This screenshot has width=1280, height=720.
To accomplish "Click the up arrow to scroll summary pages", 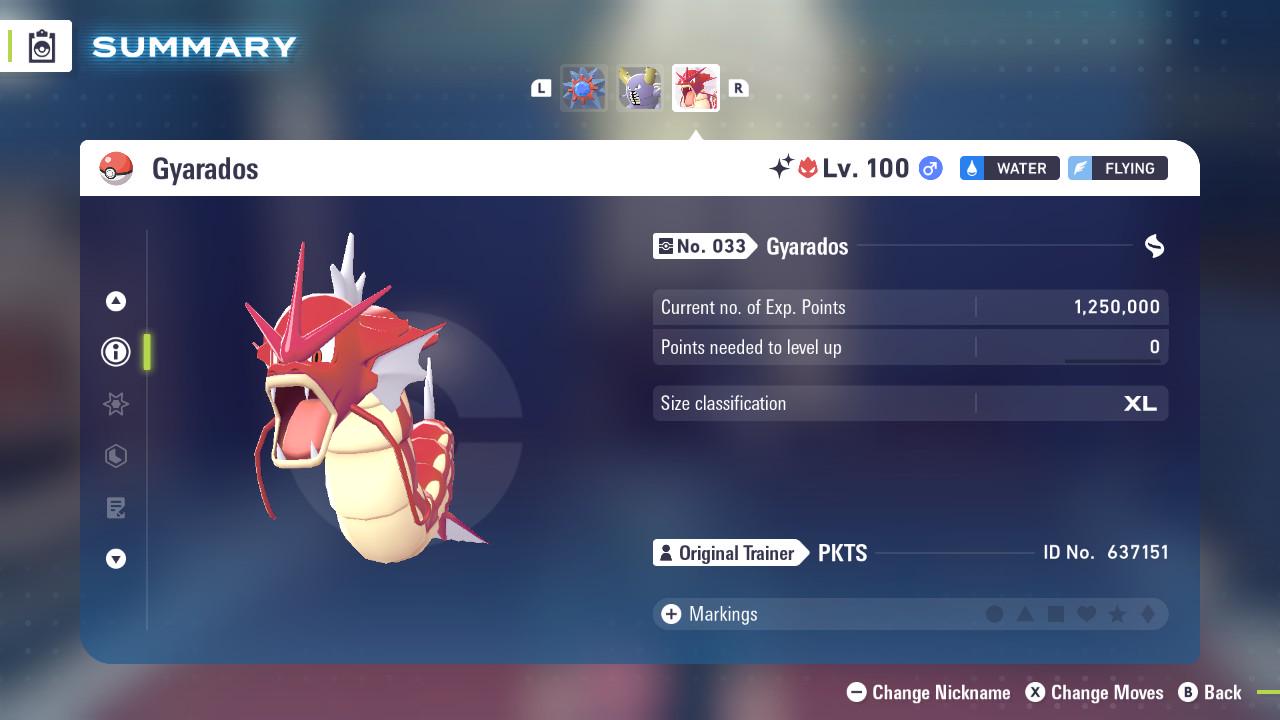I will click(x=115, y=300).
